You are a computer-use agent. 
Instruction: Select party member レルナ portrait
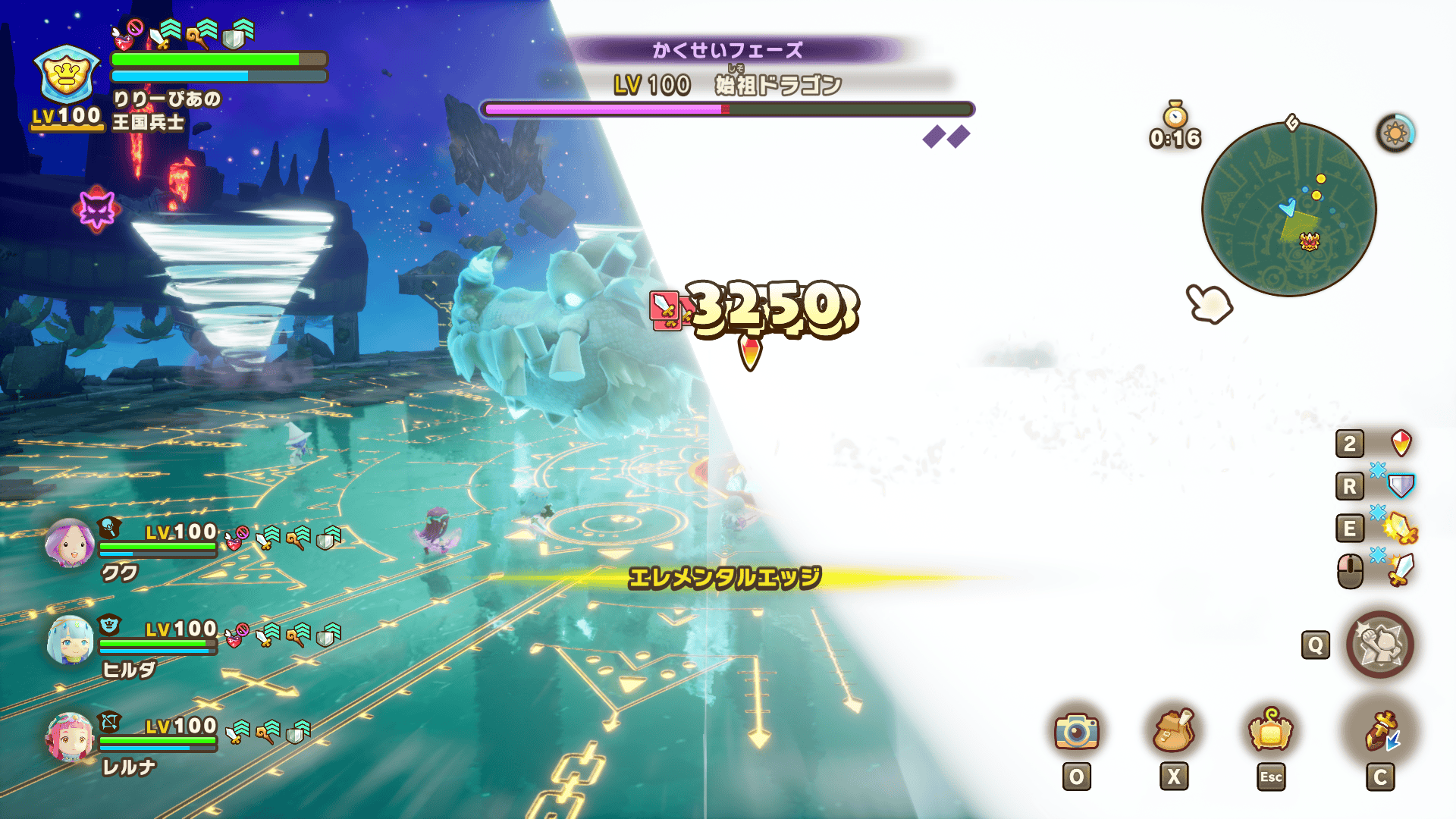pyautogui.click(x=70, y=737)
